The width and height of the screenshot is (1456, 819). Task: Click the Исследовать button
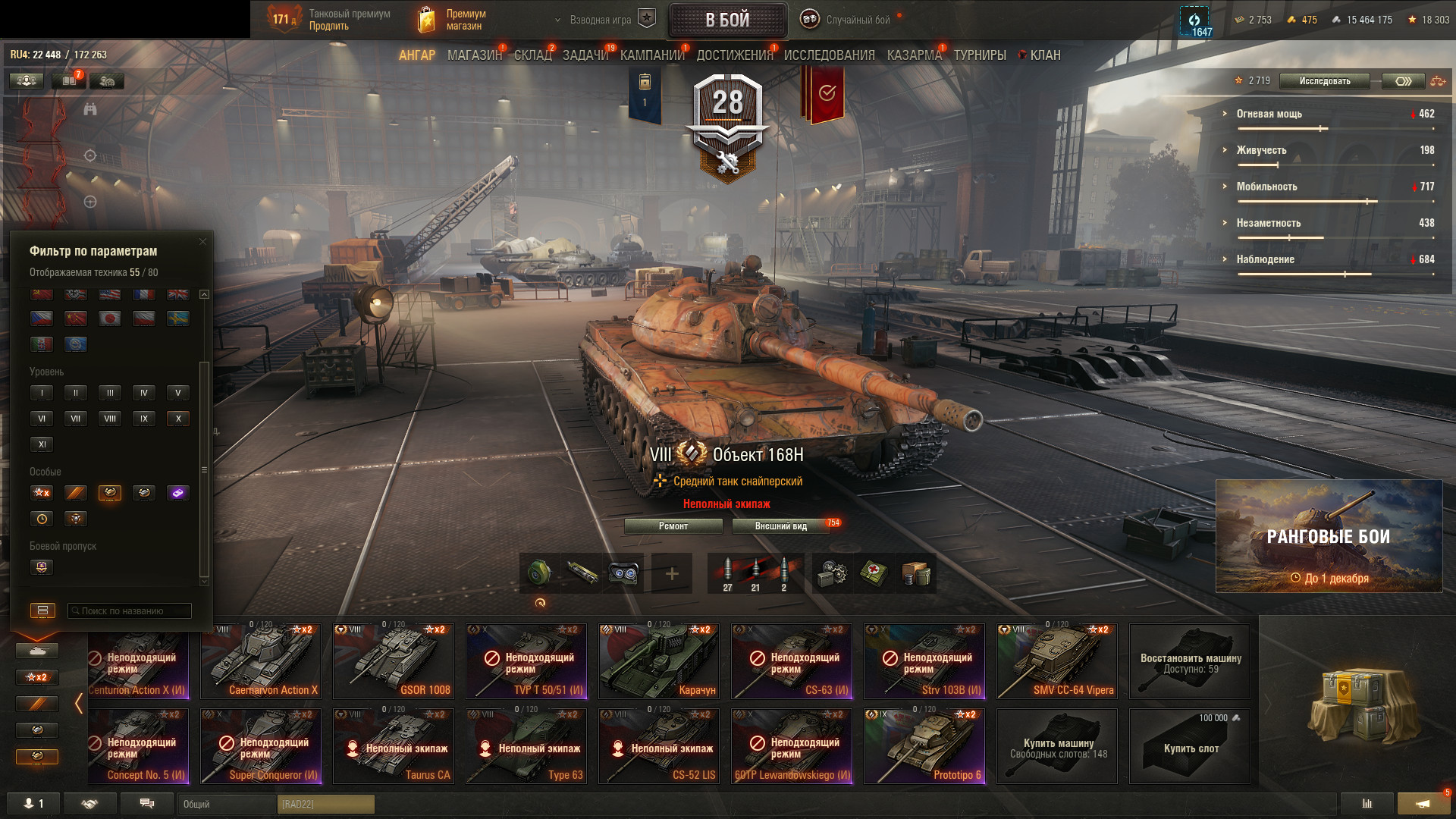point(1324,81)
